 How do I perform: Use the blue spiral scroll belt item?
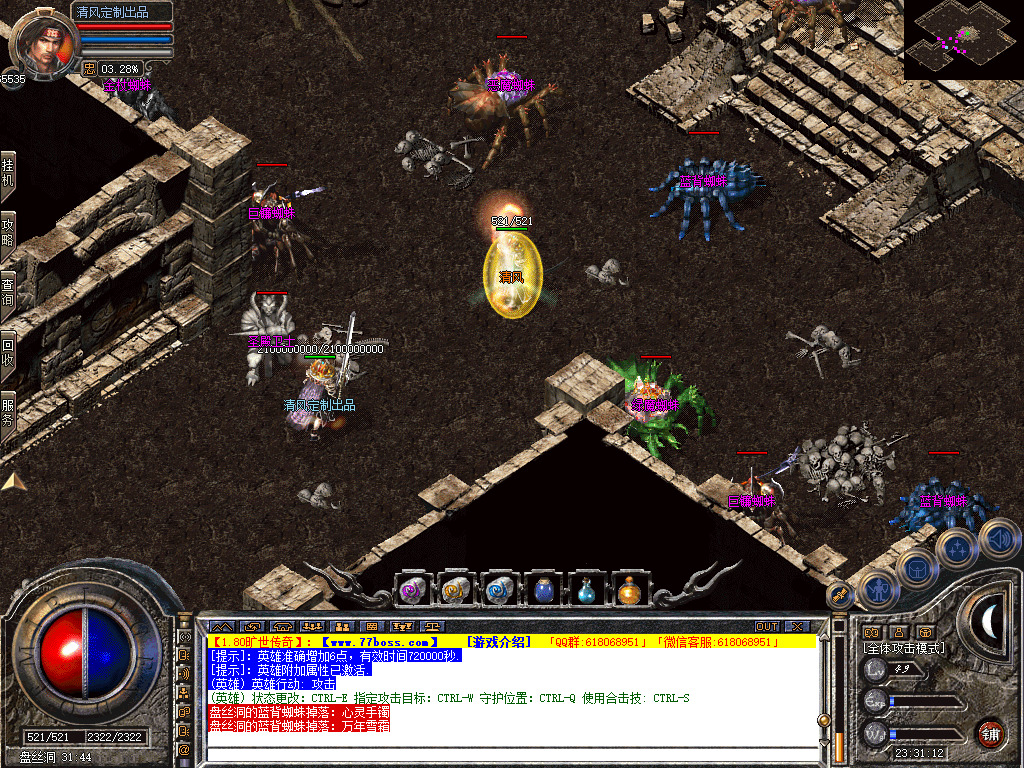499,590
